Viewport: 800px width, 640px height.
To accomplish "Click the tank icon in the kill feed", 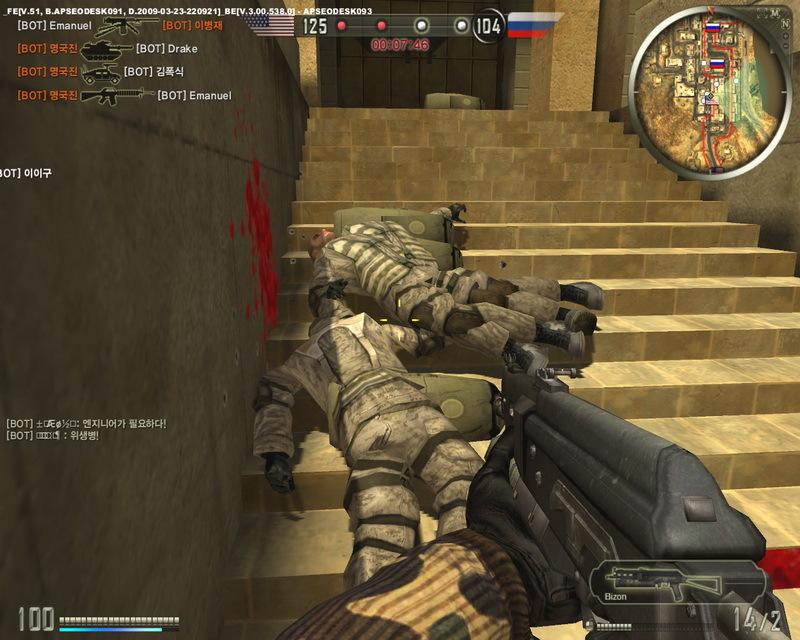I will (105, 49).
